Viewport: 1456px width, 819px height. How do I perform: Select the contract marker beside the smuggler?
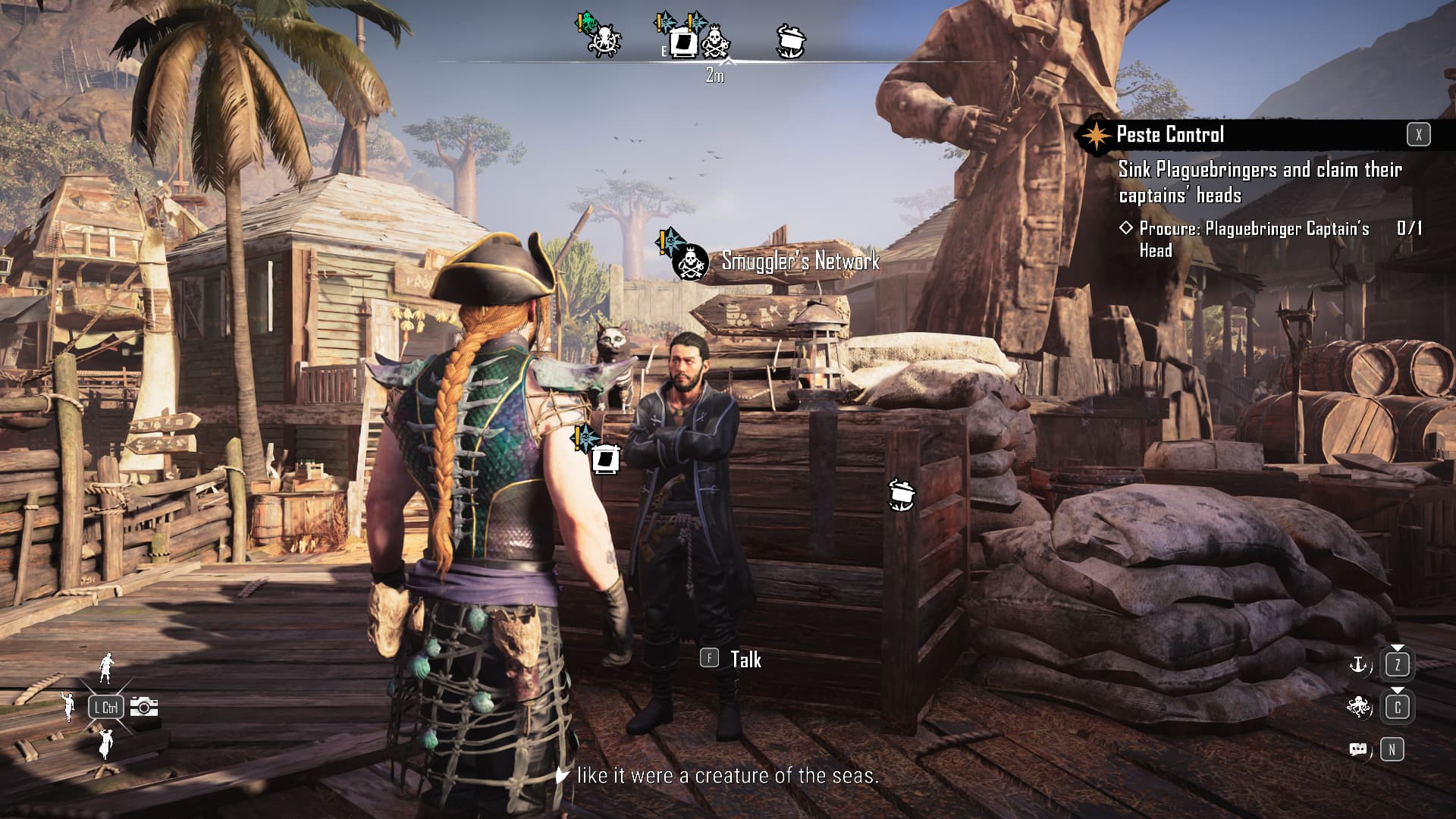point(604,458)
